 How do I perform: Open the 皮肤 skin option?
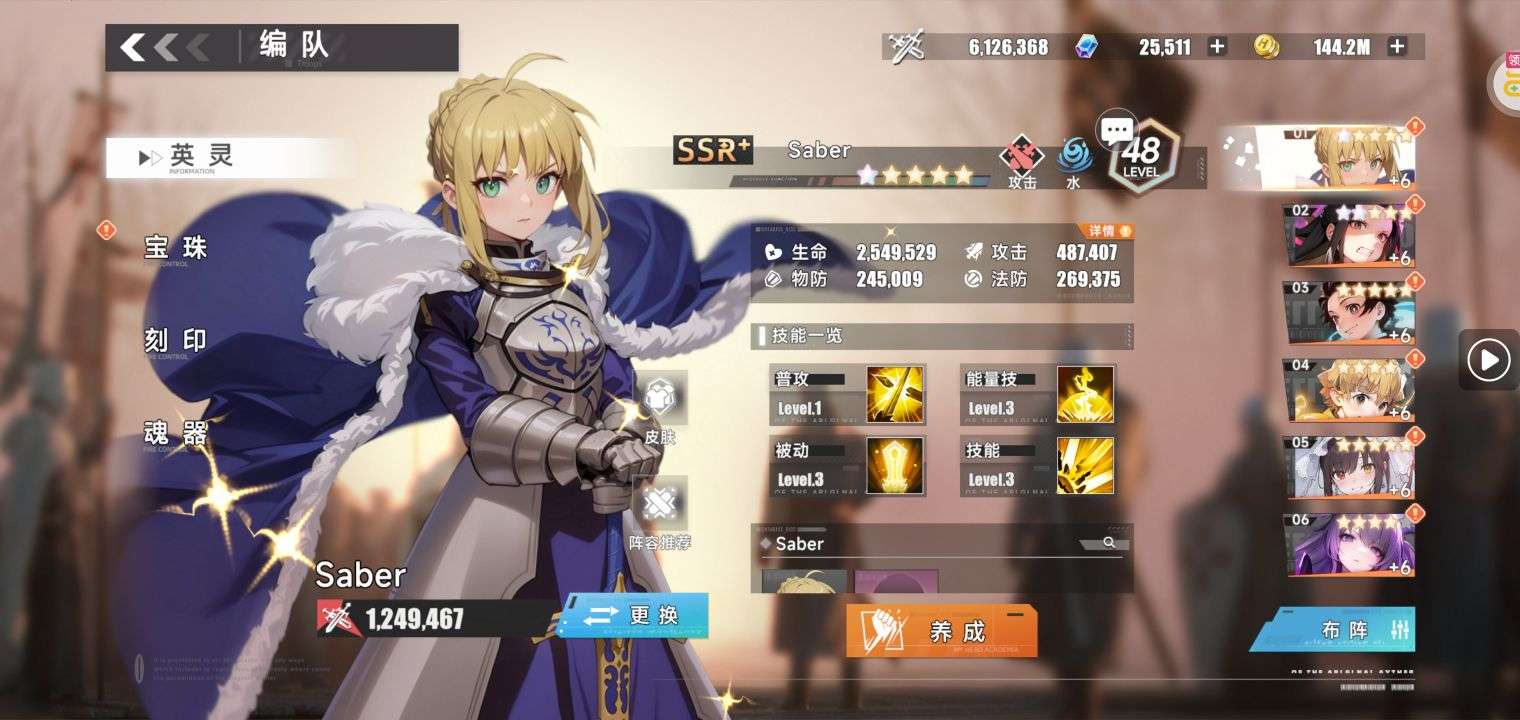[660, 407]
